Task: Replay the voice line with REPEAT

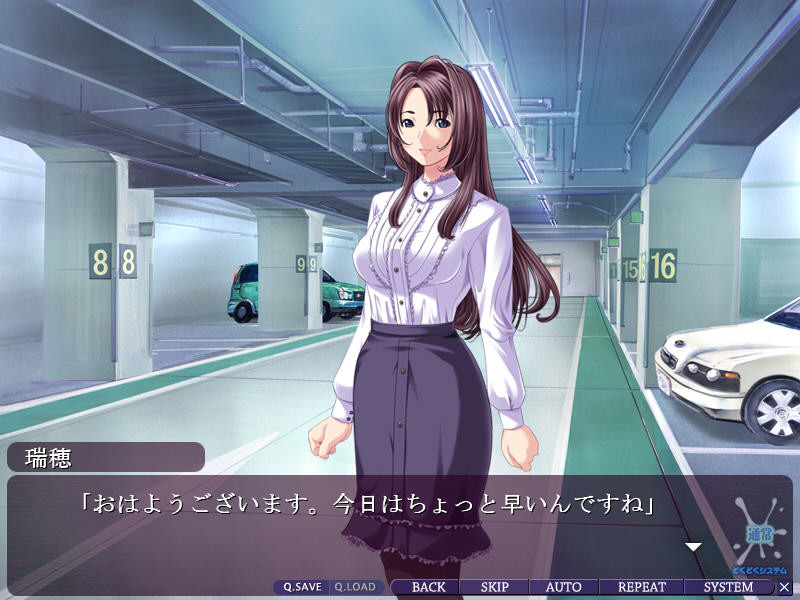Action: point(642,587)
